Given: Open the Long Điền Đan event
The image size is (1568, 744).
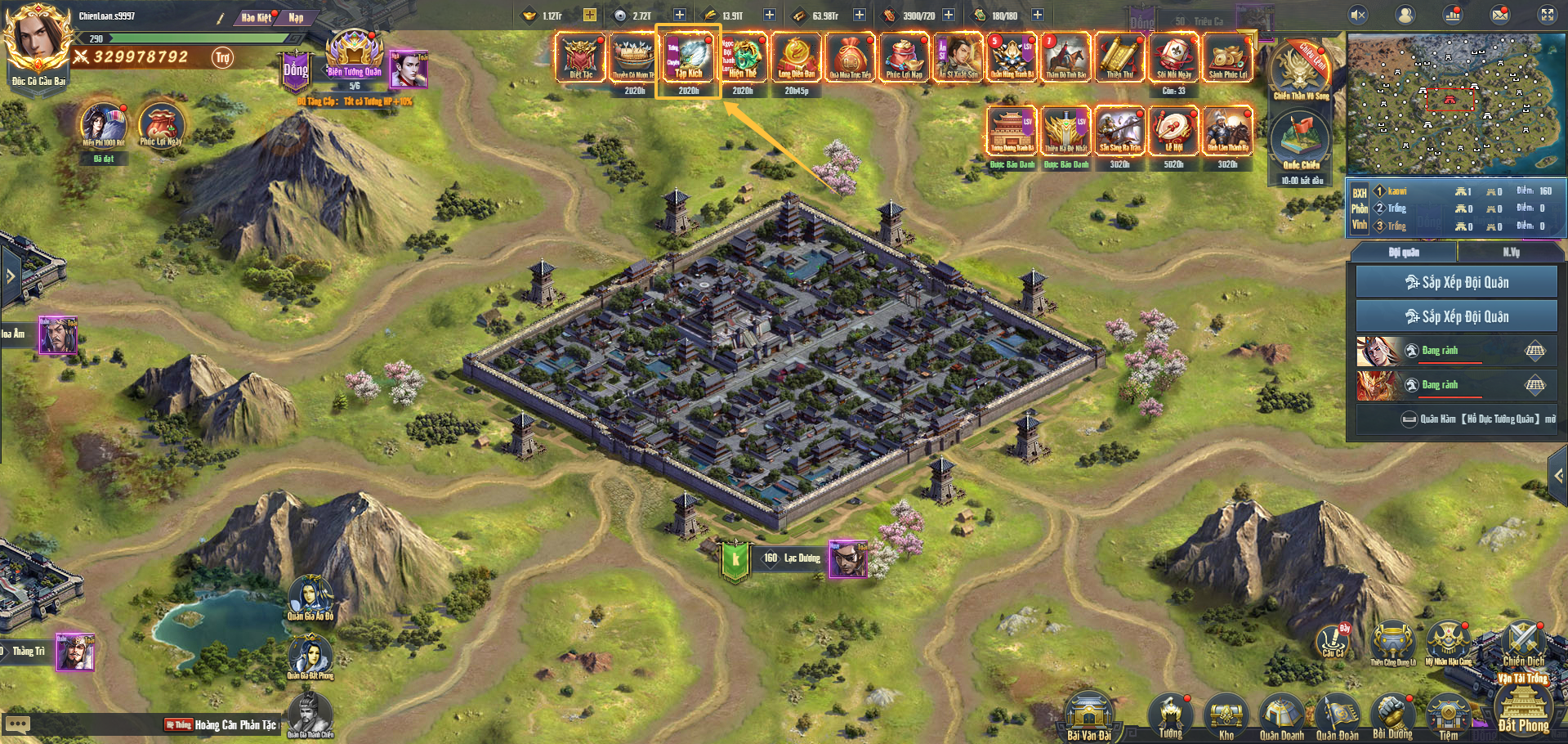Looking at the screenshot, I should [x=796, y=57].
